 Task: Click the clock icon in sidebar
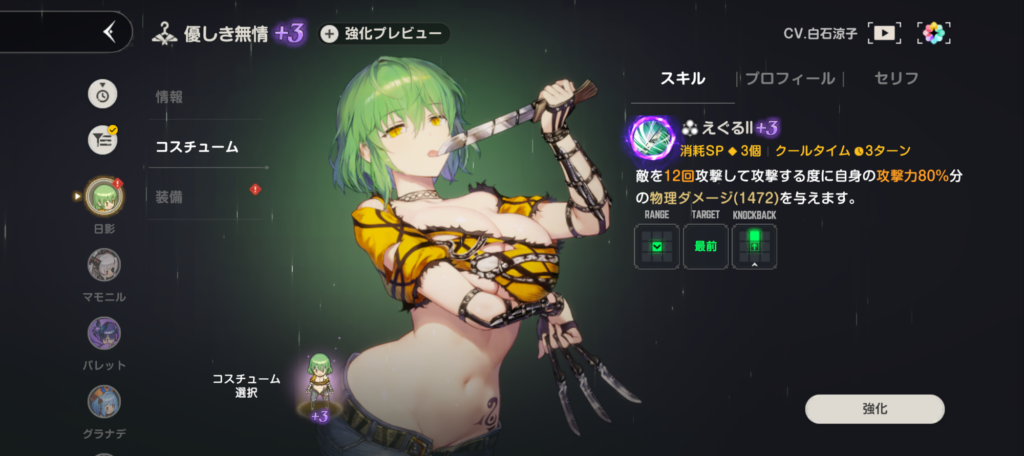(103, 93)
